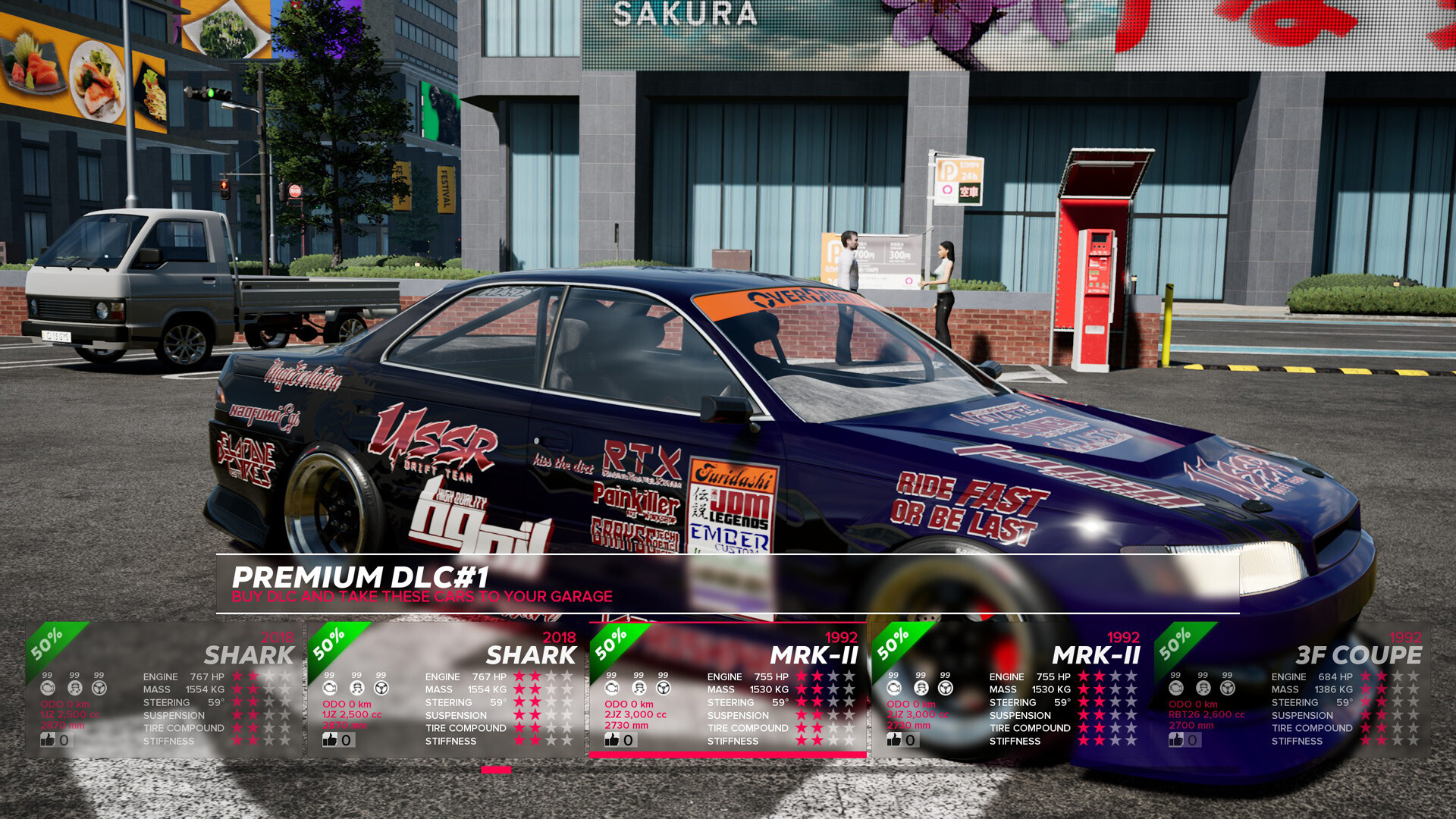Screen dimensions: 1456x819
Task: Click the steering wheel icon on the highlighted MRK-II card
Action: pyautogui.click(x=663, y=689)
